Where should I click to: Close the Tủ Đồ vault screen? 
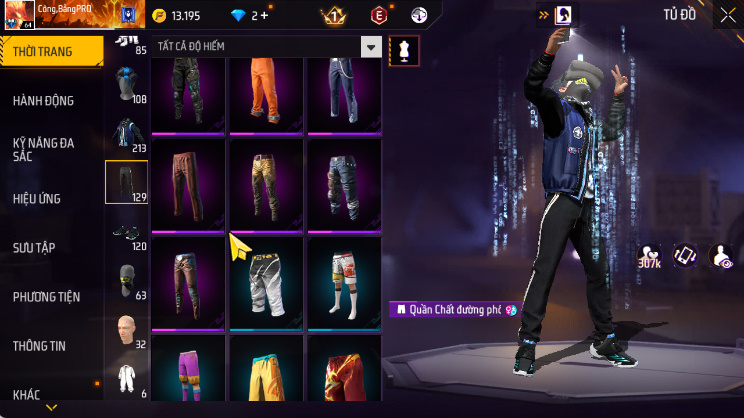point(727,15)
